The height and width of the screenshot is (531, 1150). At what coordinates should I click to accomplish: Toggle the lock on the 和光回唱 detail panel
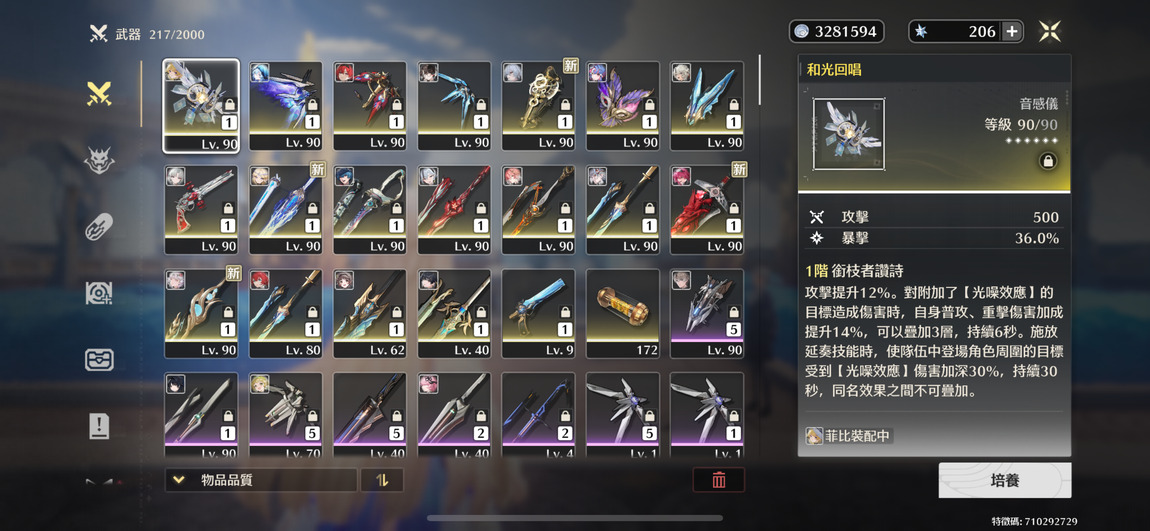point(1047,161)
